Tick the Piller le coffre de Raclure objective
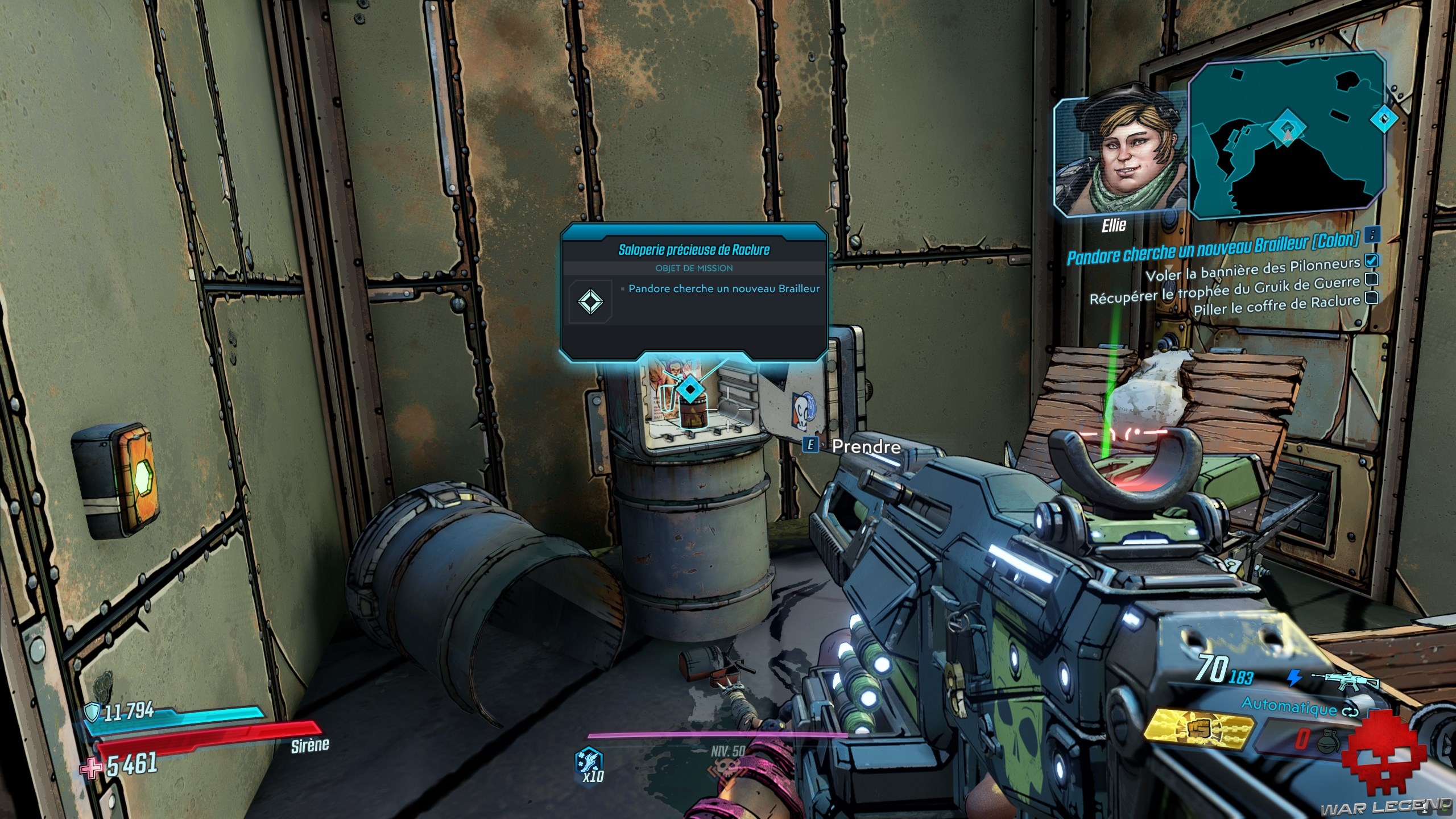Image resolution: width=1456 pixels, height=819 pixels. pyautogui.click(x=1371, y=297)
